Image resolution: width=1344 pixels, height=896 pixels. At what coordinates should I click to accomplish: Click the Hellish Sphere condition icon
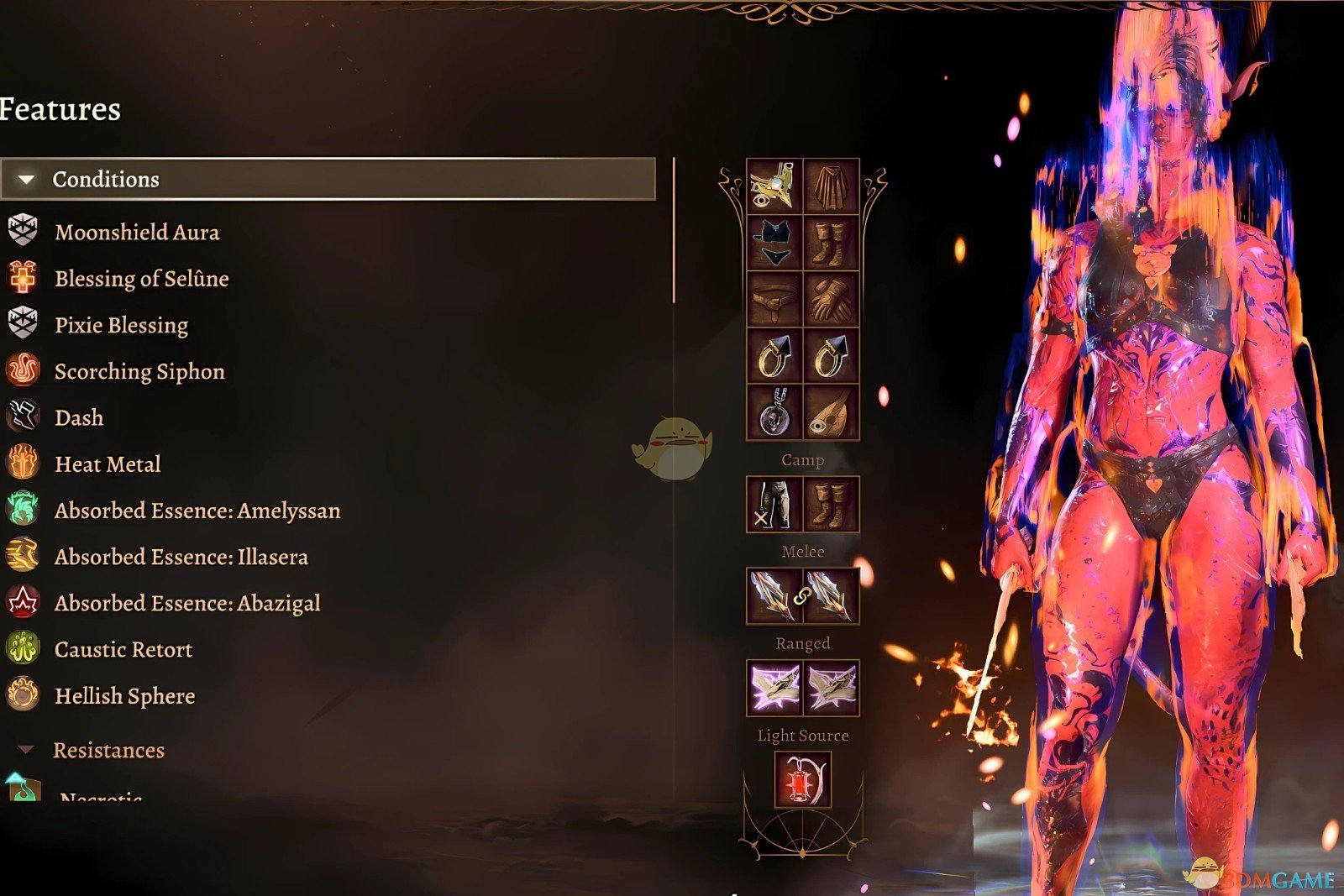[x=23, y=695]
